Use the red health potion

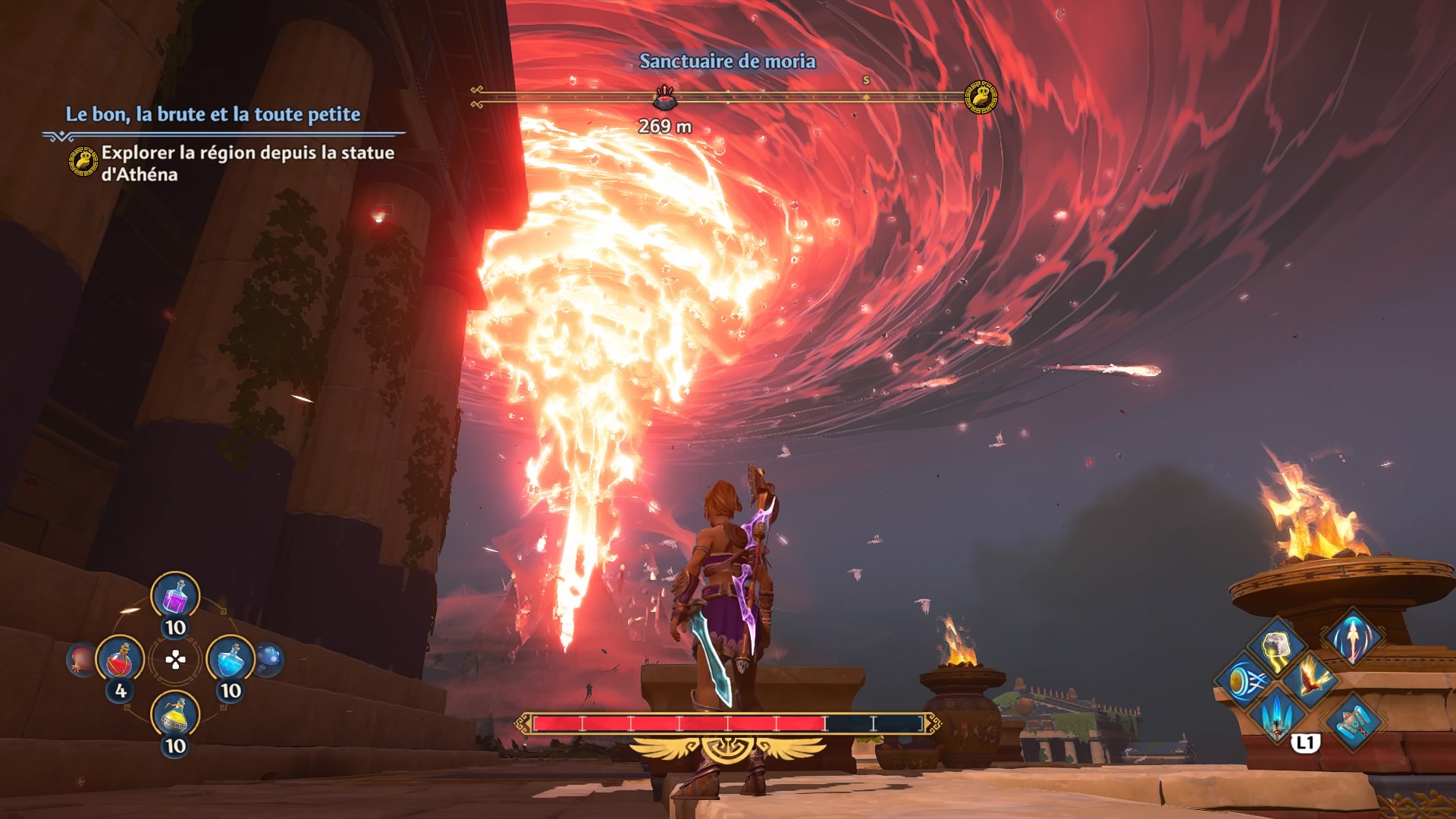[x=120, y=661]
